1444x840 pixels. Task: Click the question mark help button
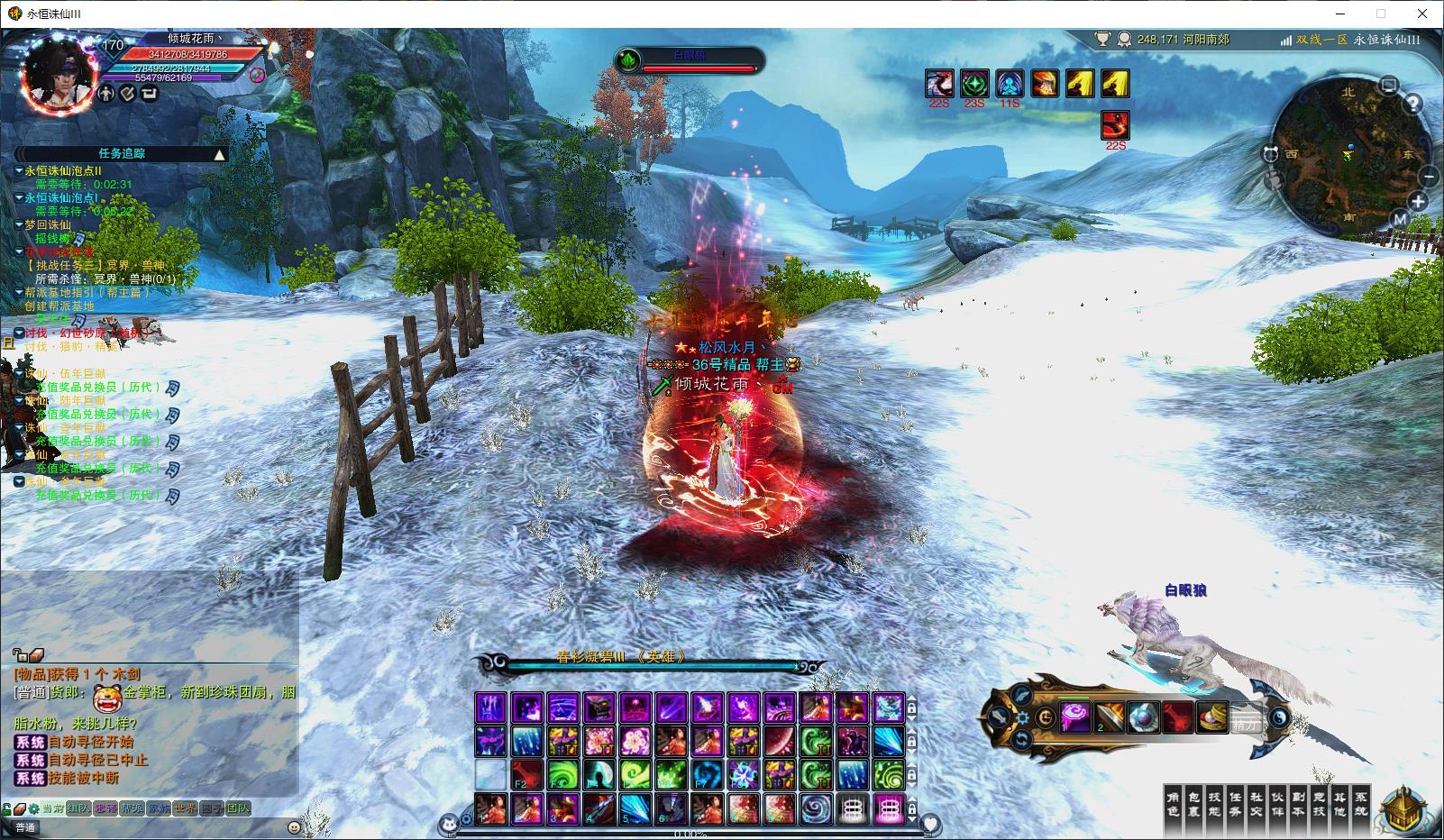[1412, 104]
